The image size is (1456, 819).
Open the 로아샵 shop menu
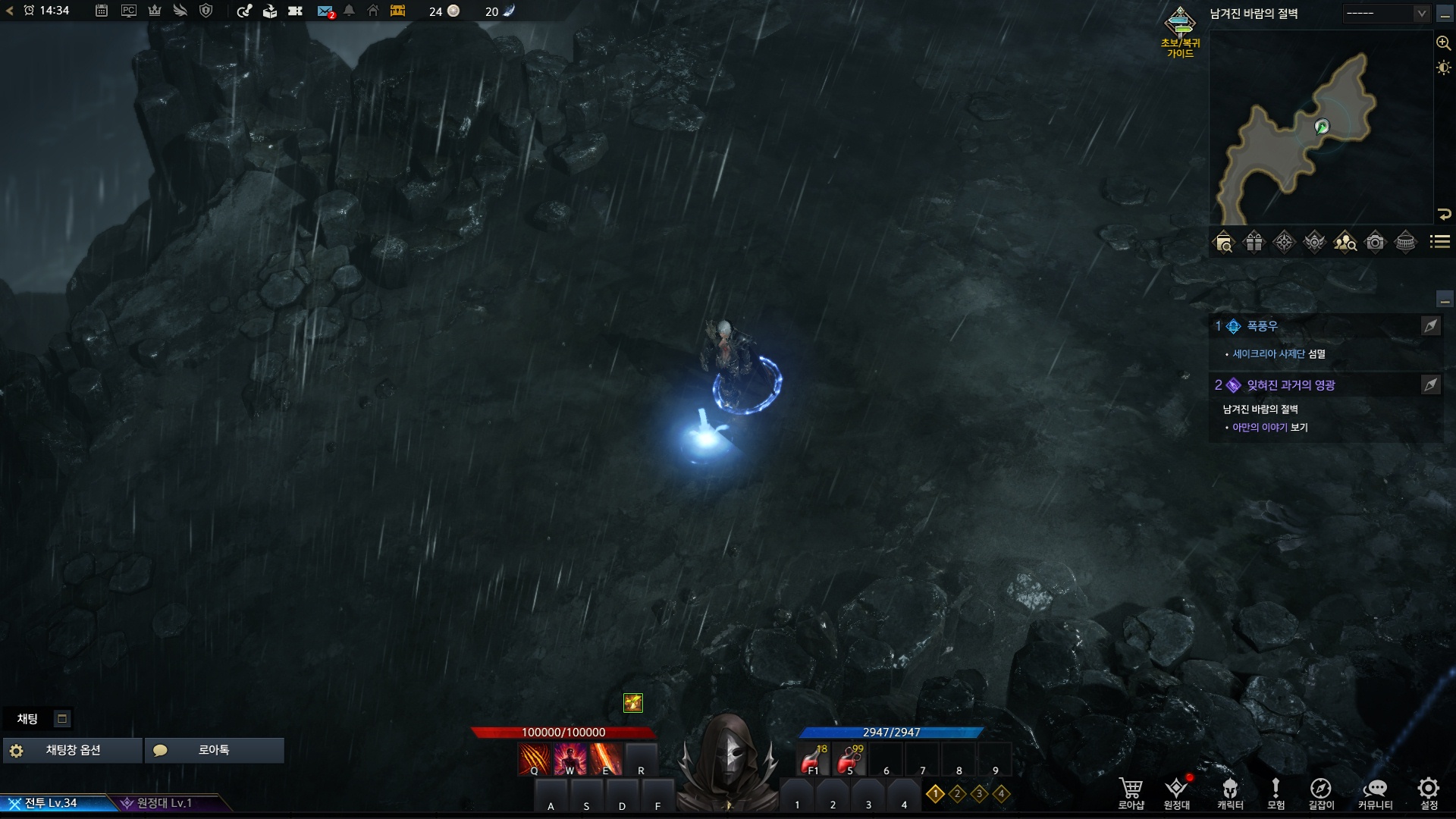[1131, 792]
